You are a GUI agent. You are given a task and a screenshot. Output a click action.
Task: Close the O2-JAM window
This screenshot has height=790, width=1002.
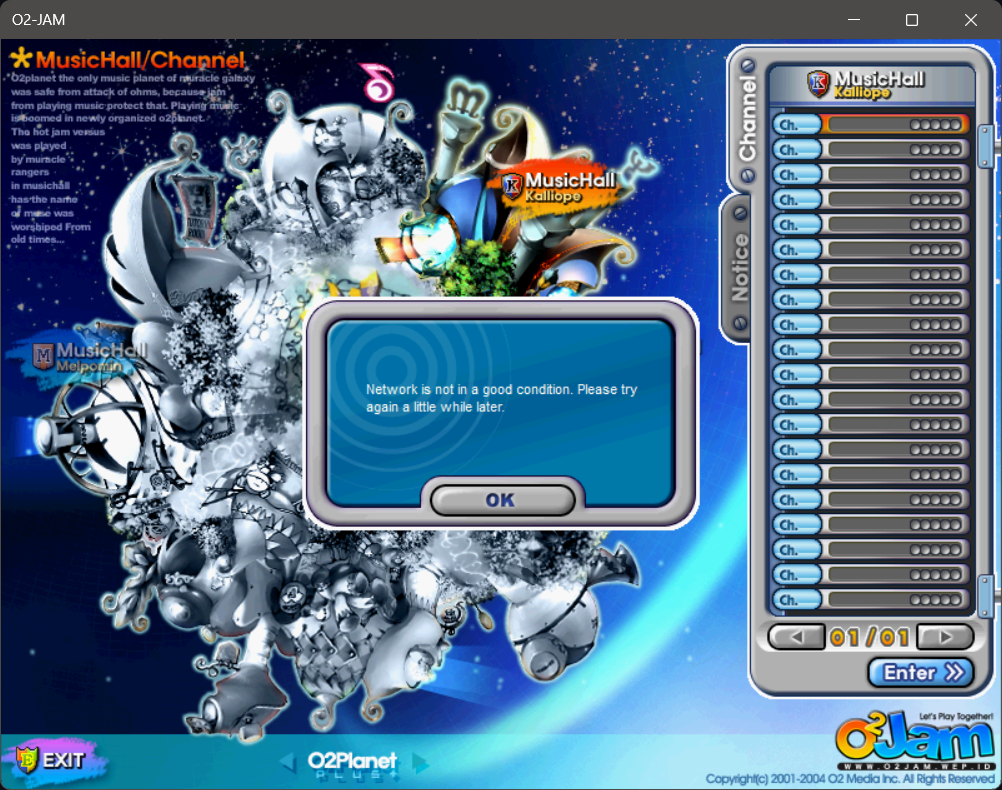(971, 20)
